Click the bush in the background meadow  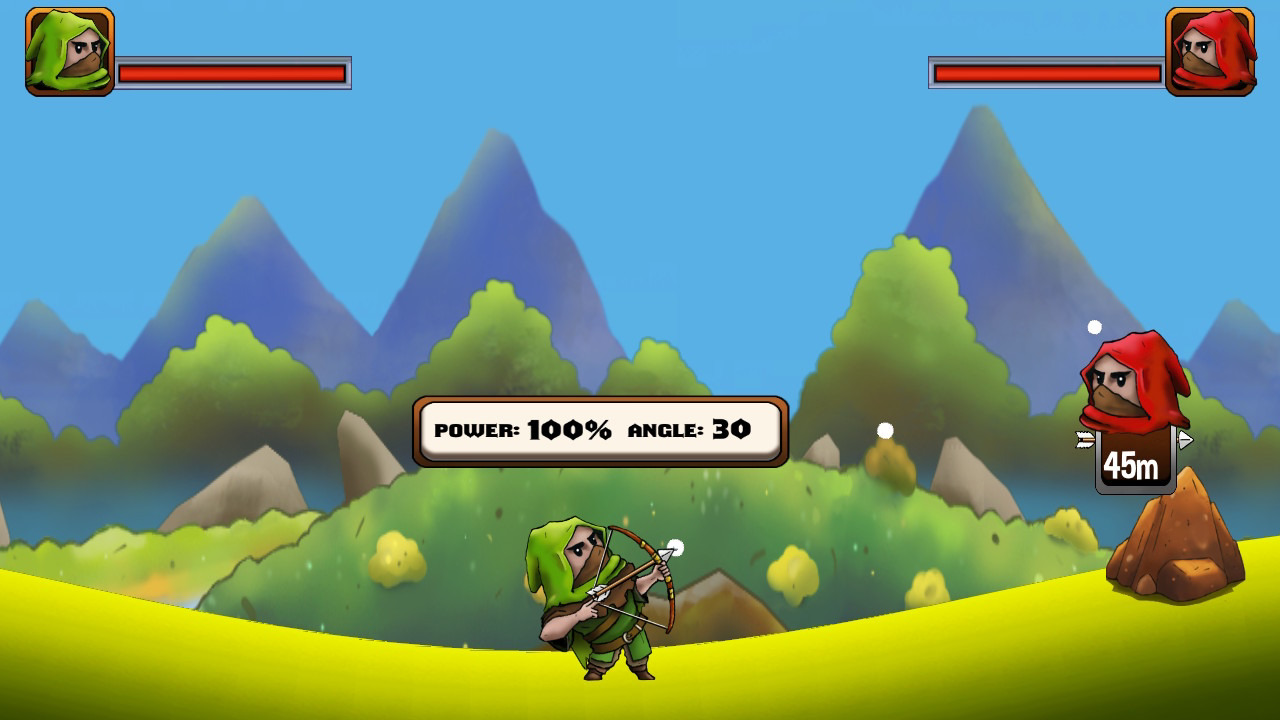(398, 558)
